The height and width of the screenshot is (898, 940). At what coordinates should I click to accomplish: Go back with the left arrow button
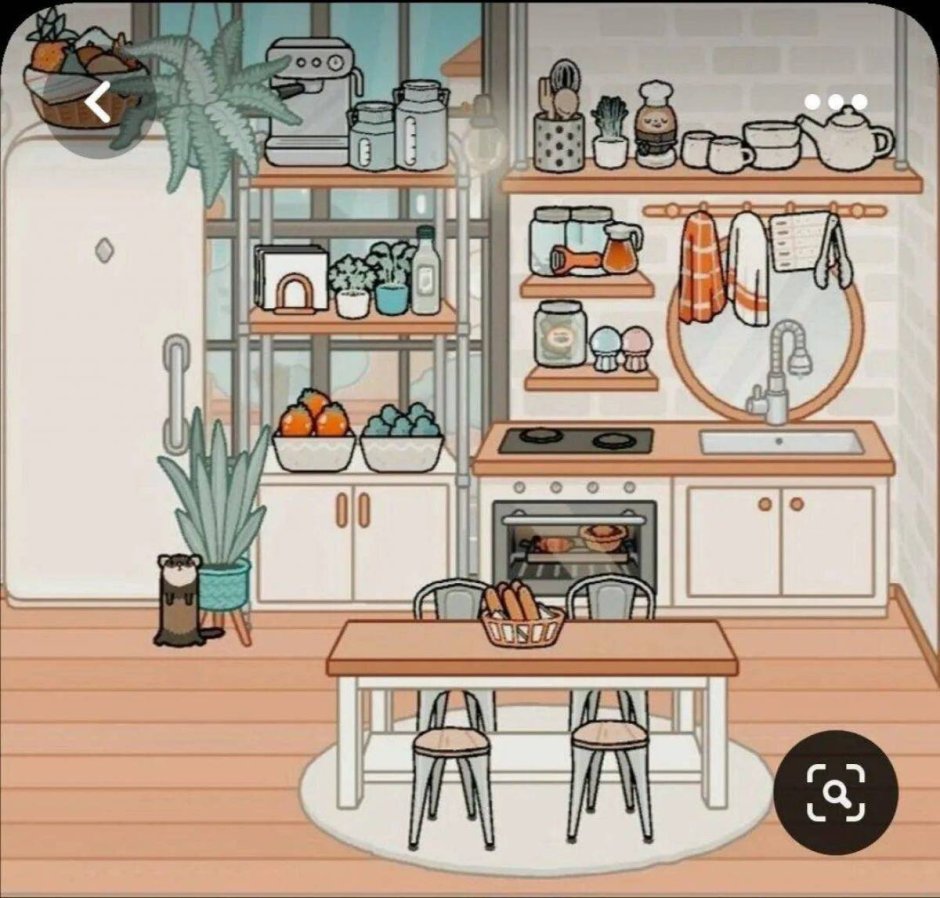(x=98, y=102)
